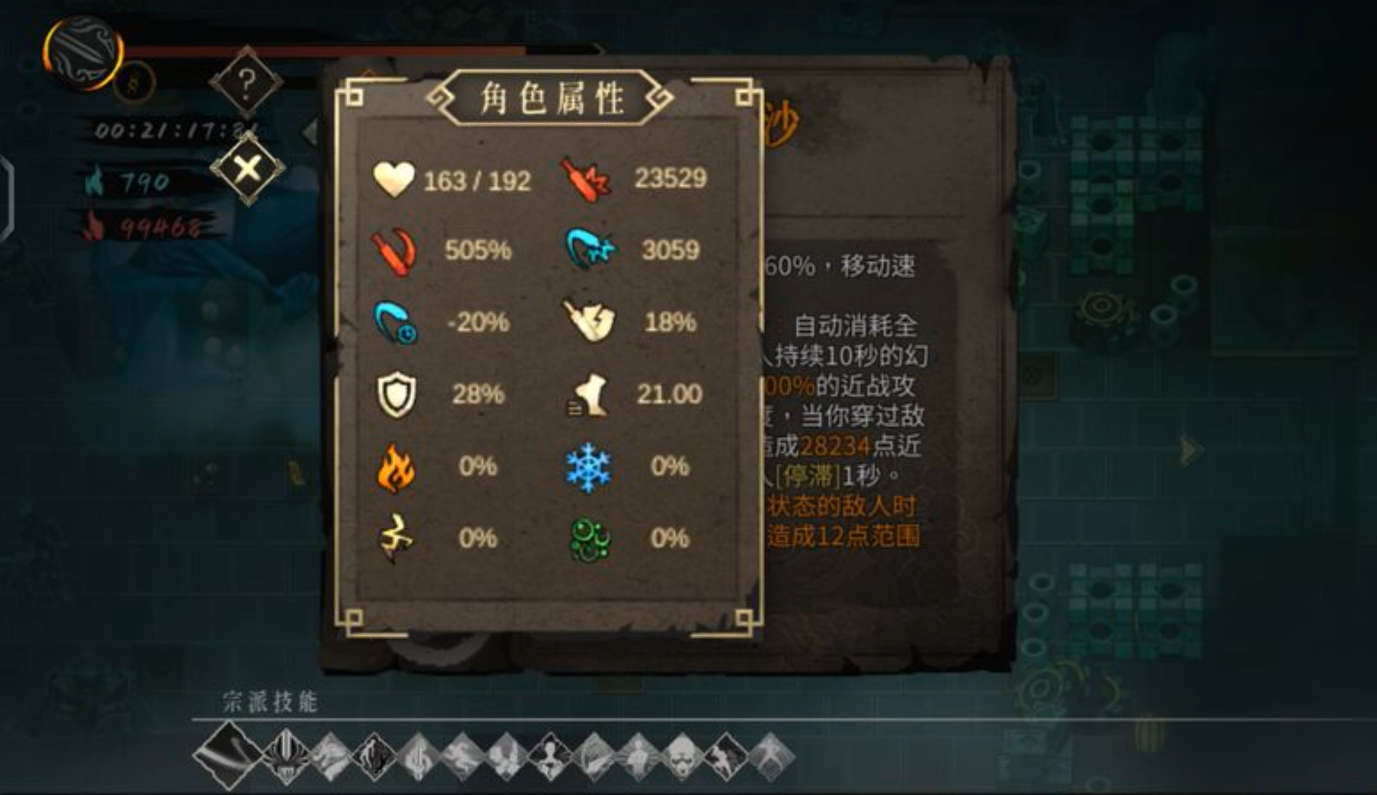The height and width of the screenshot is (795, 1377).
Task: Select the white shield defense icon
Action: point(397,394)
